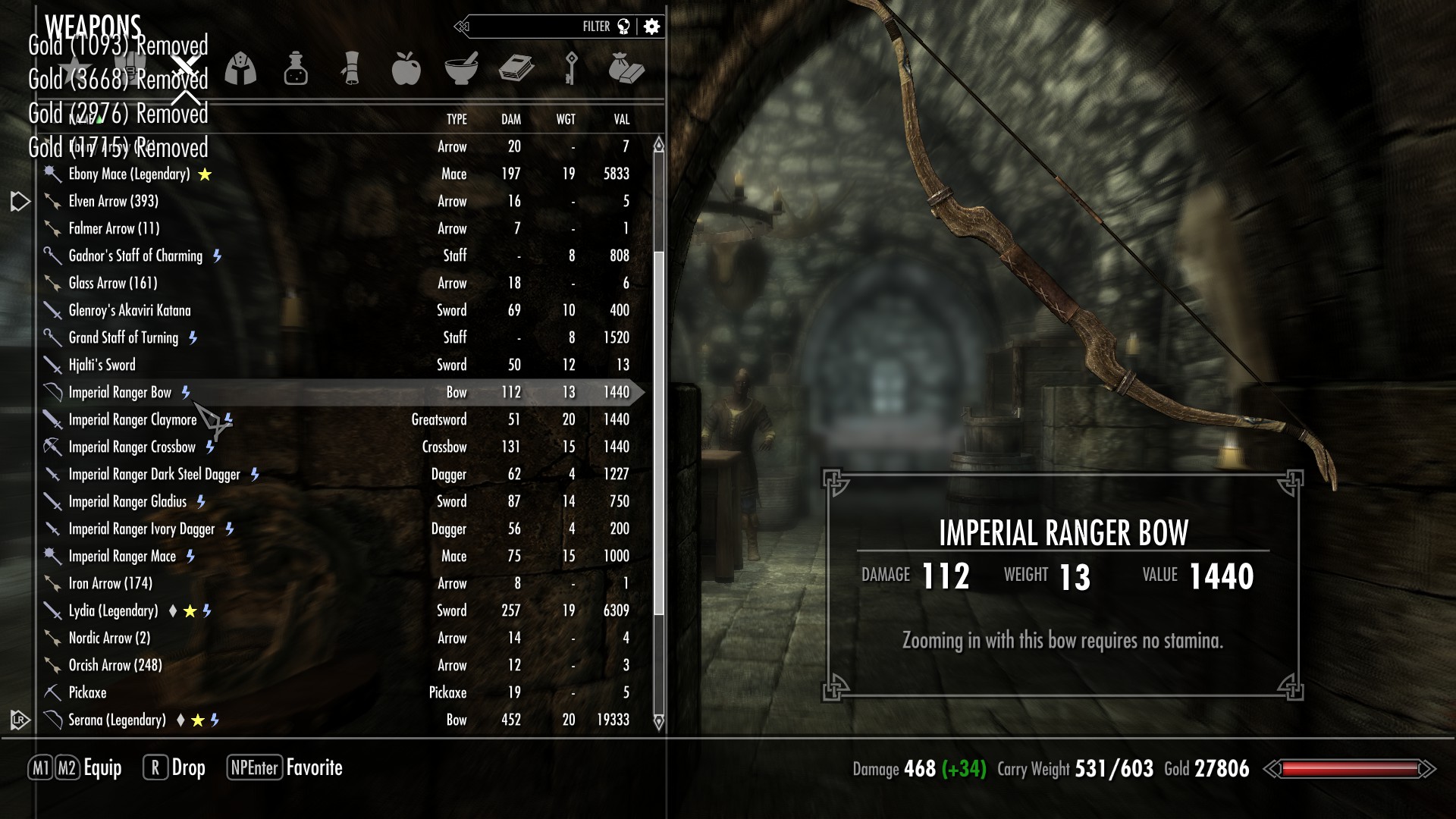
Task: Switch to the armor helmet category
Action: [x=240, y=69]
